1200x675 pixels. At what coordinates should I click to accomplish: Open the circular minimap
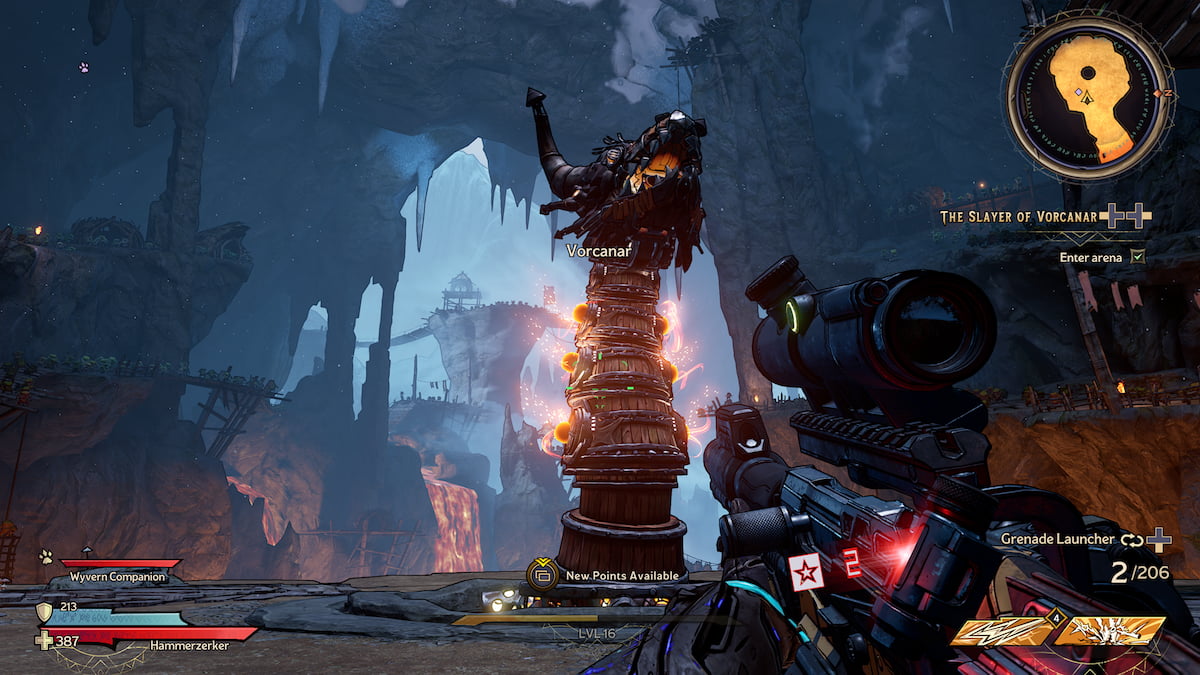pyautogui.click(x=1087, y=98)
